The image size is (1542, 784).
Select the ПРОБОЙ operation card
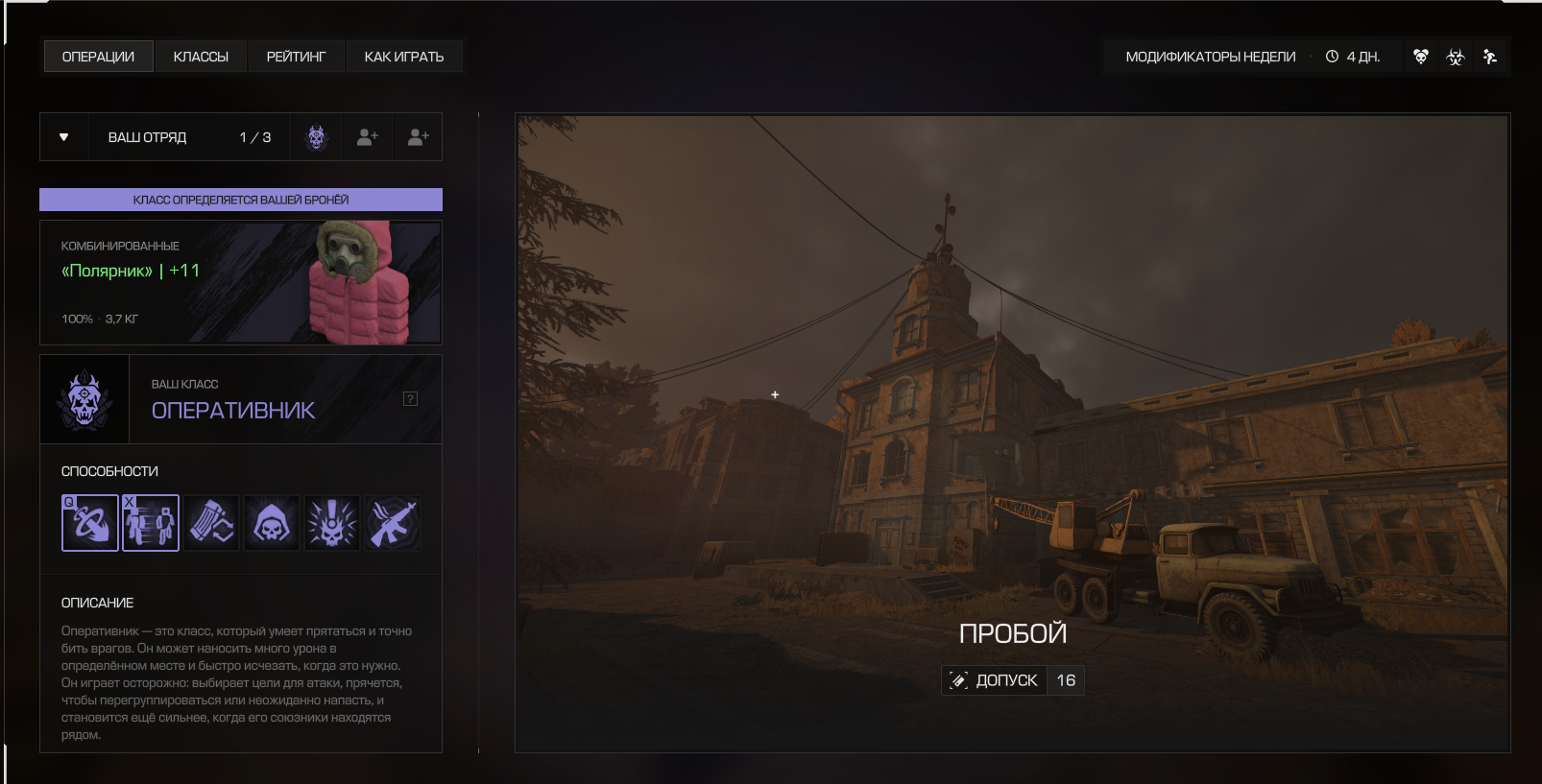[1012, 433]
